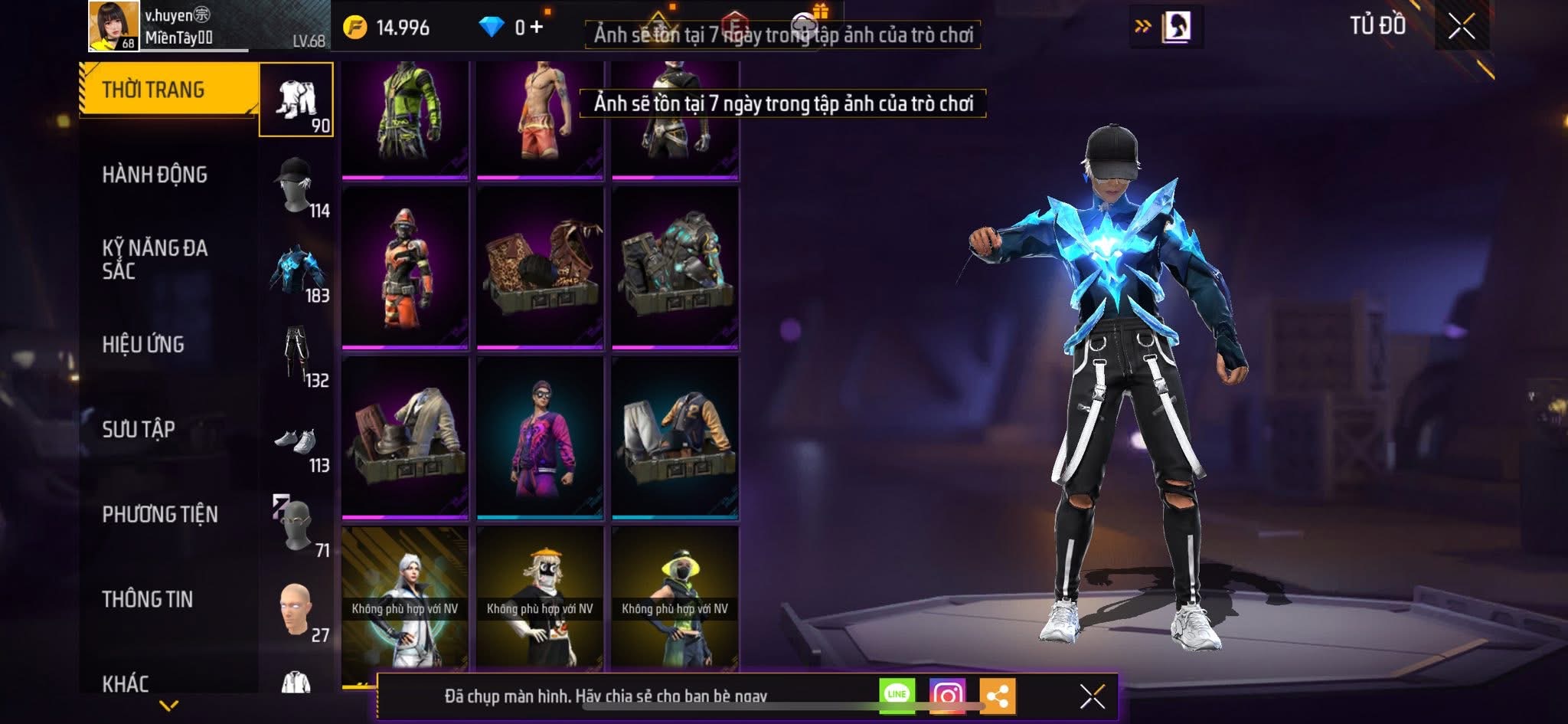Close the screenshot share notification bar
The width and height of the screenshot is (1568, 724).
coord(1092,696)
